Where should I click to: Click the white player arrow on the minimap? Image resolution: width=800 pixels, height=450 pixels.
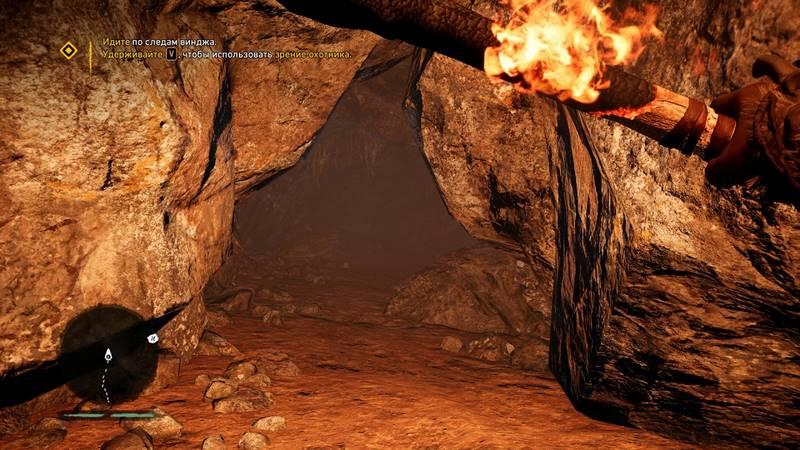[x=107, y=354]
